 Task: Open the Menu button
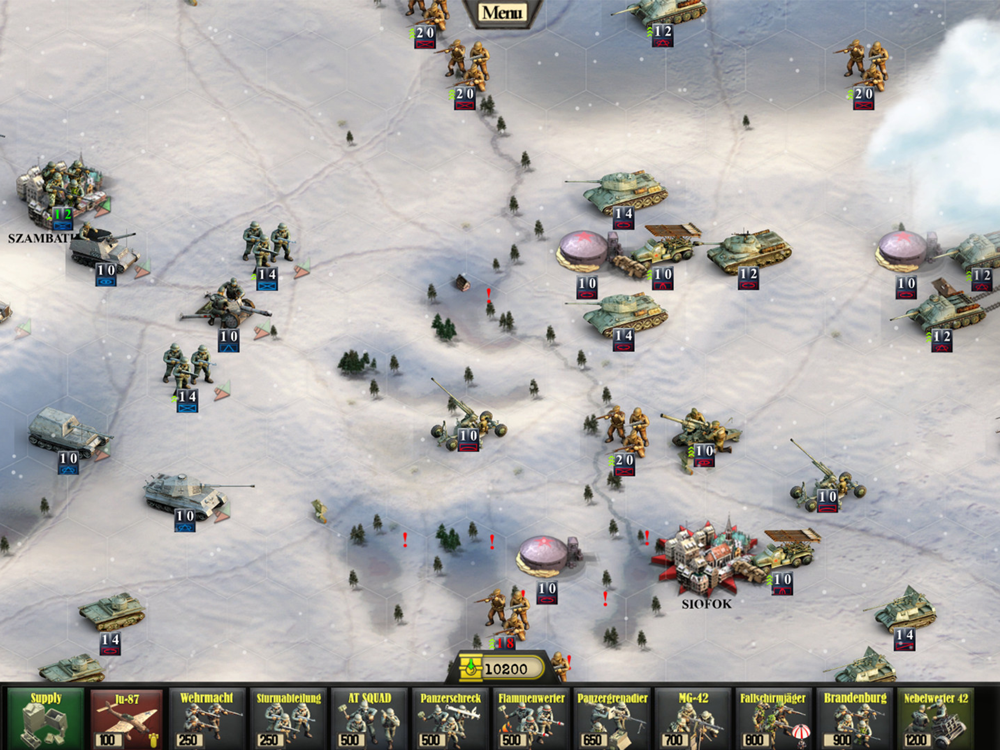point(501,13)
